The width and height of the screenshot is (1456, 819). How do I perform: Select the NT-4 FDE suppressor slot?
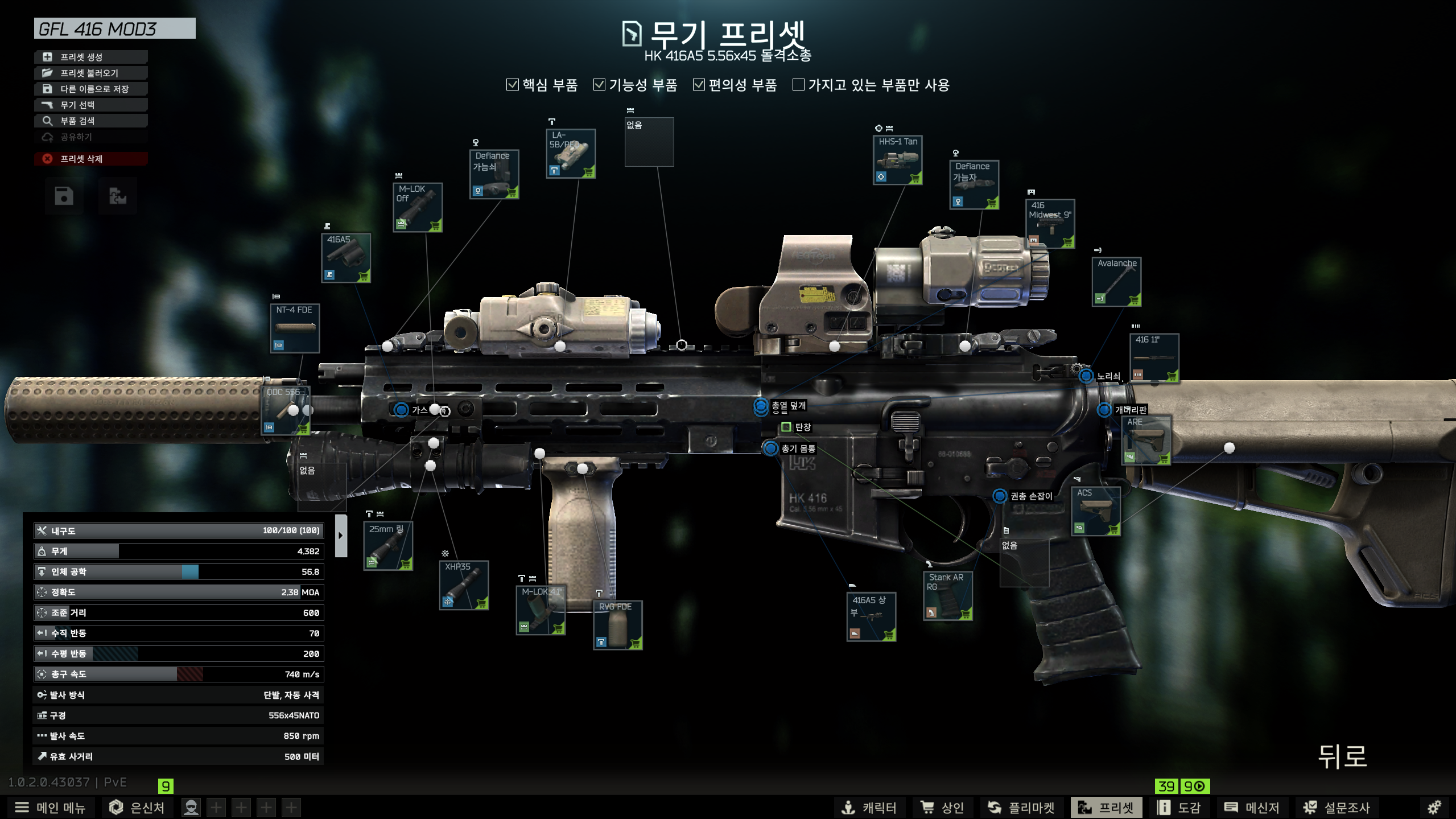point(294,328)
